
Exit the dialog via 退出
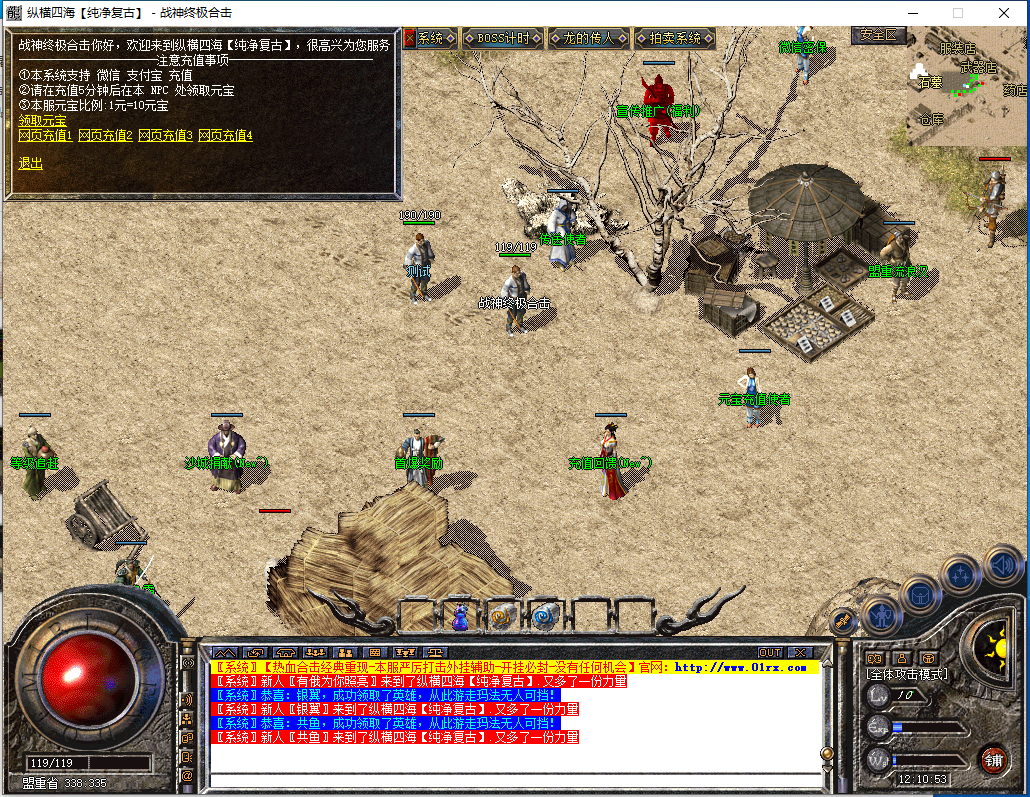pos(30,163)
